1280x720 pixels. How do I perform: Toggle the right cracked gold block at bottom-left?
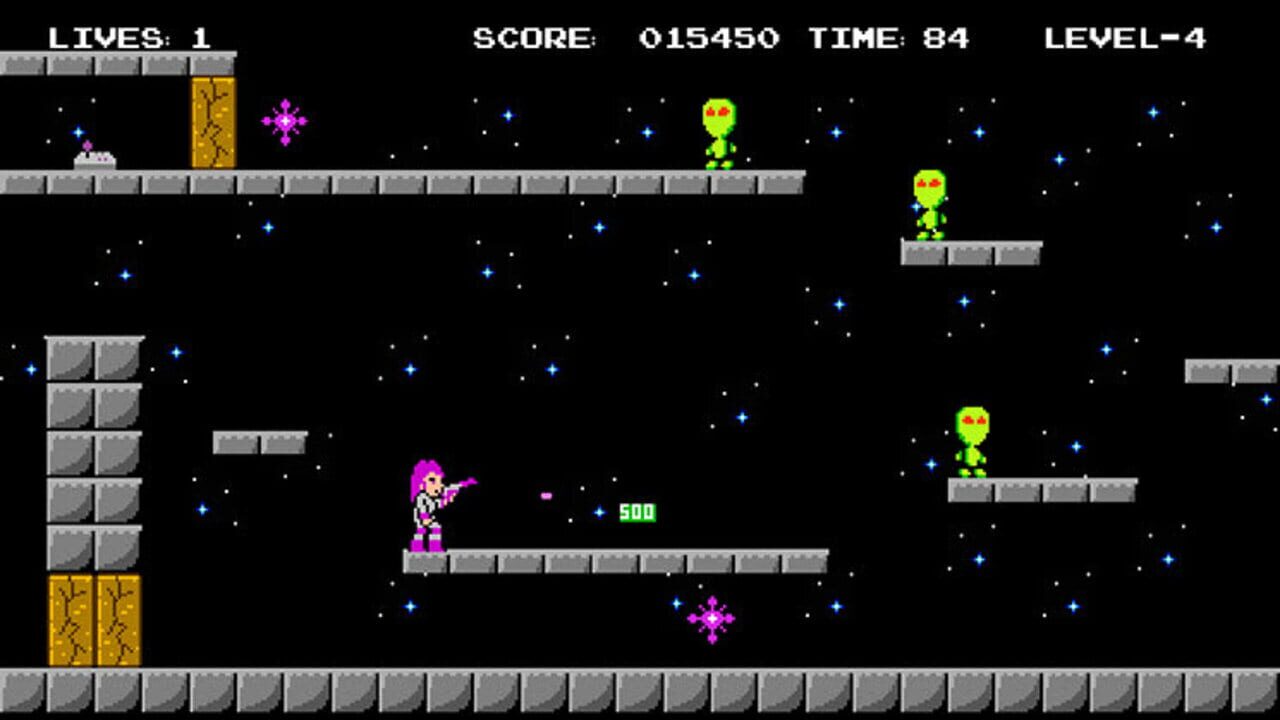click(x=118, y=620)
